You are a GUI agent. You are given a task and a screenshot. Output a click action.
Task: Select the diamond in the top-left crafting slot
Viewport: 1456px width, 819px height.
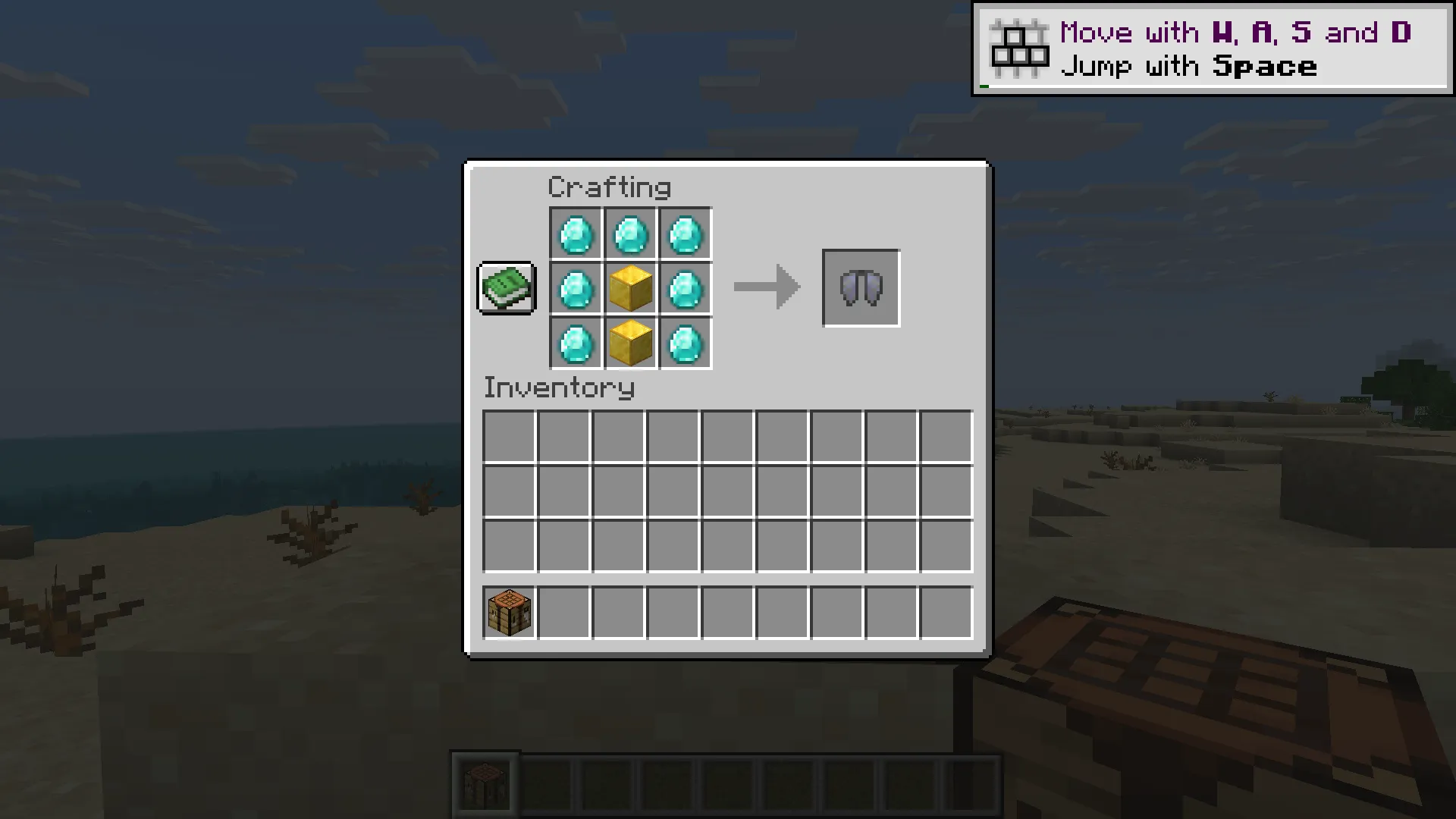click(x=575, y=233)
